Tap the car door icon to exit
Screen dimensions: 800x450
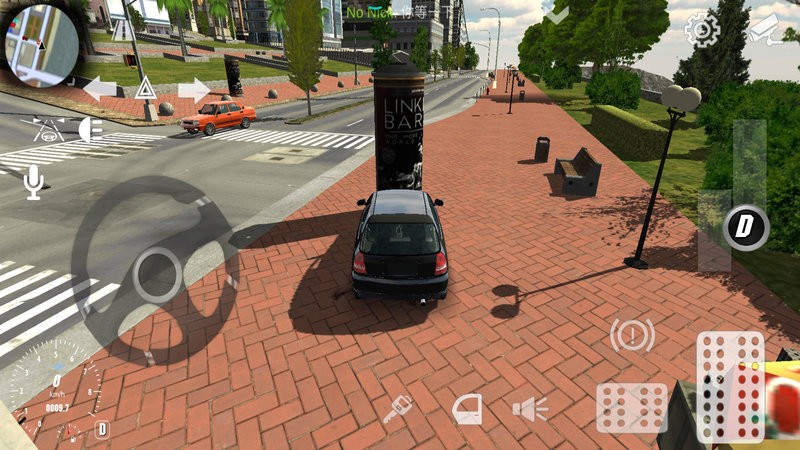(466, 408)
